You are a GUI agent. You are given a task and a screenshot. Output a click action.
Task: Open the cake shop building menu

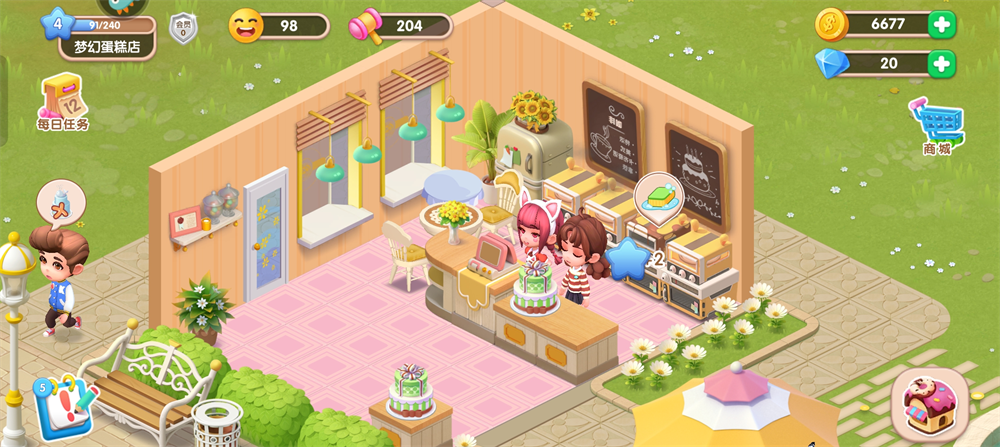pos(929,404)
